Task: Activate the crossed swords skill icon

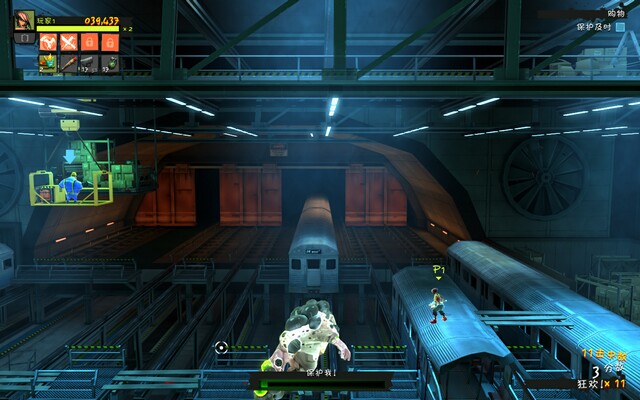Action: click(x=68, y=42)
